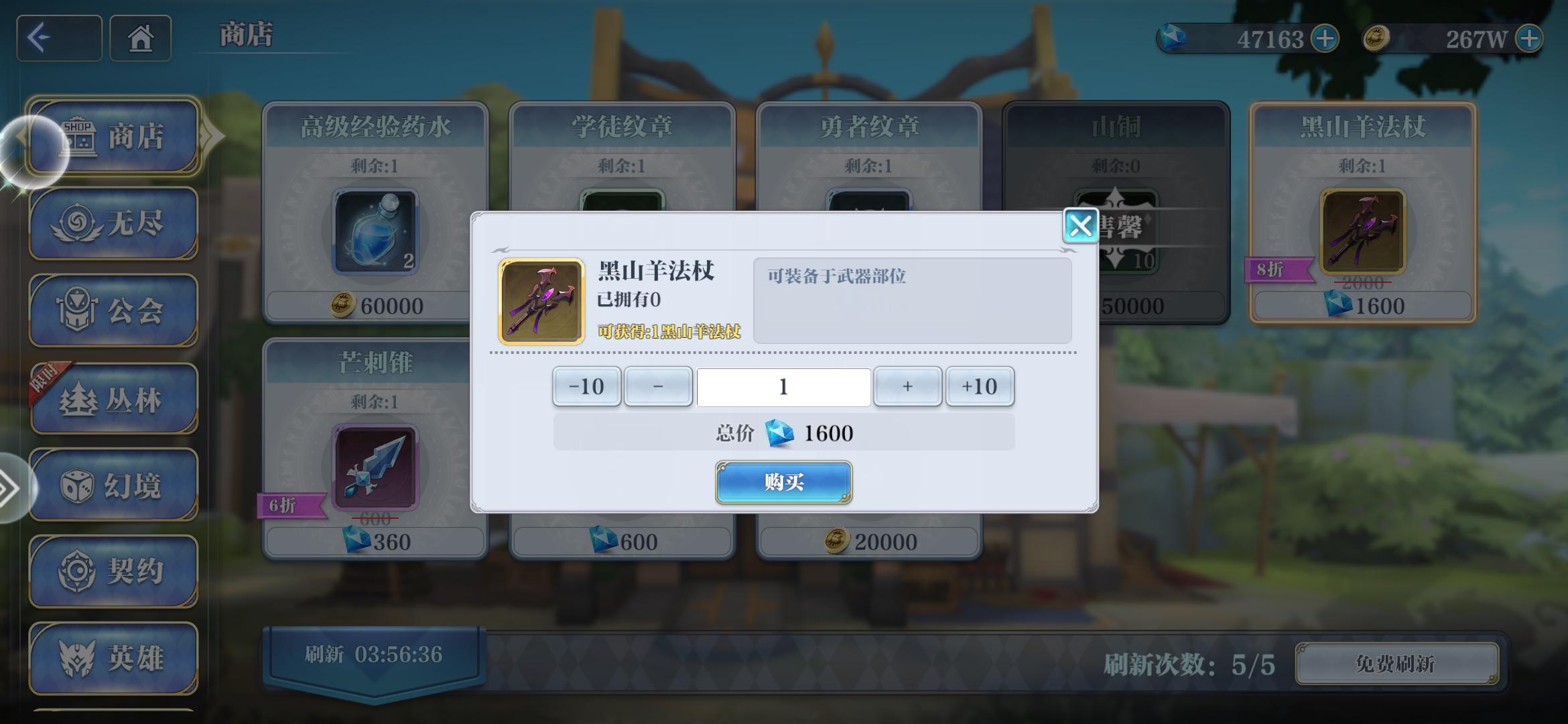1568x724 pixels.
Task: Click the quantity input showing 1
Action: pyautogui.click(x=783, y=386)
